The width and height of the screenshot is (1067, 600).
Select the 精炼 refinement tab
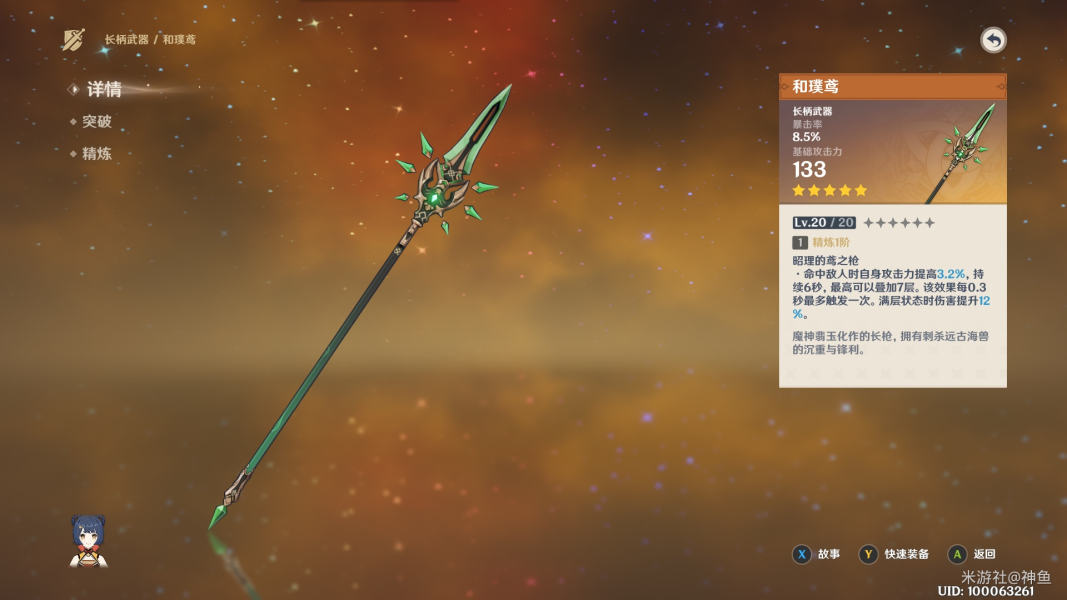click(96, 154)
